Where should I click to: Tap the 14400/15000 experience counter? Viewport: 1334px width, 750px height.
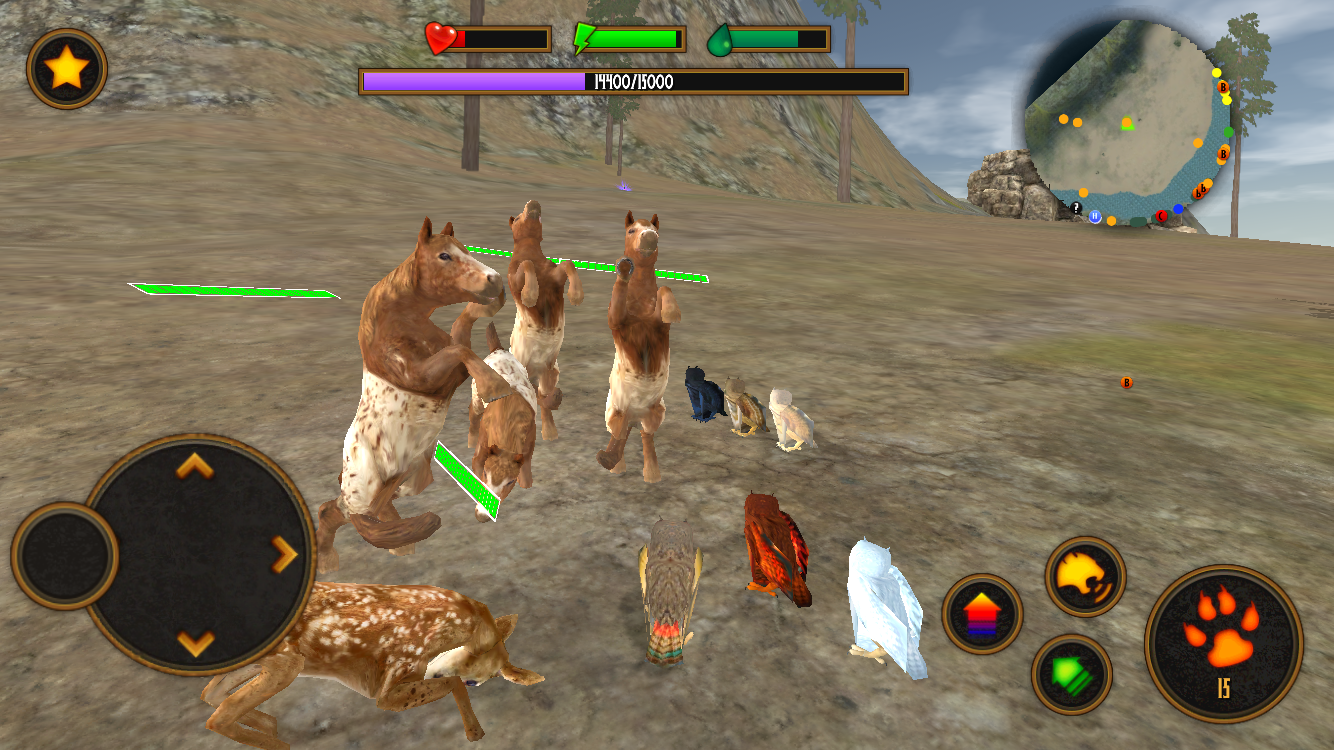click(636, 78)
